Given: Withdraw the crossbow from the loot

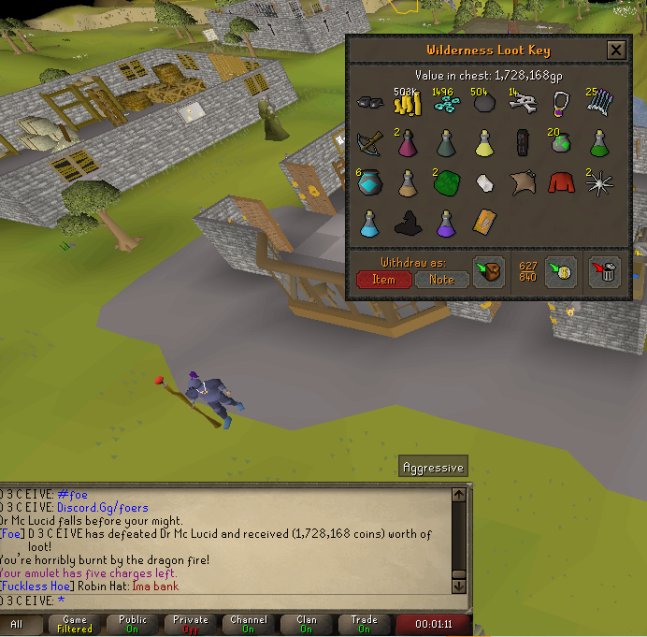Looking at the screenshot, I should click(x=369, y=143).
